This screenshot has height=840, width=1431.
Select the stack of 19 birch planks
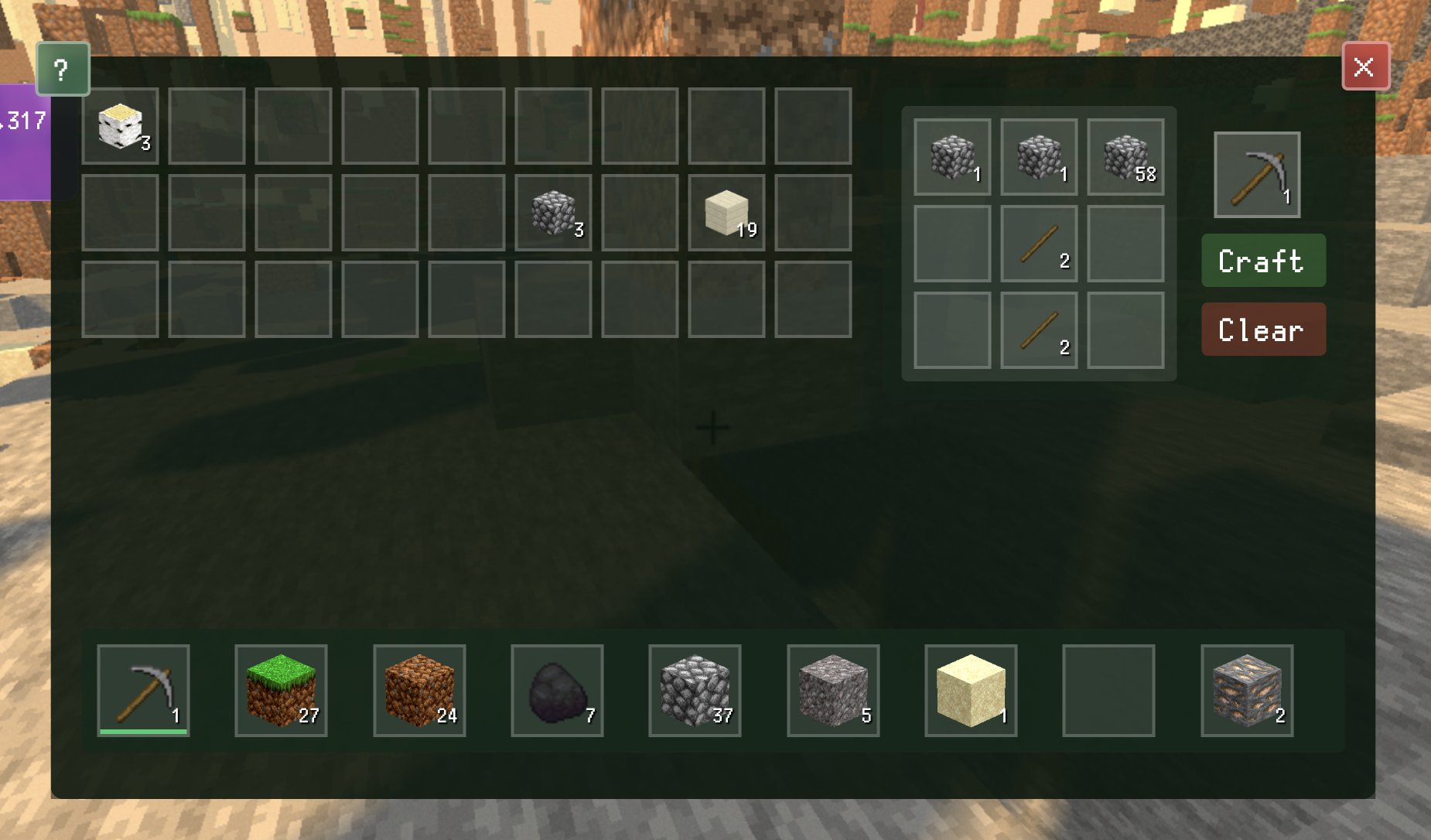point(727,213)
